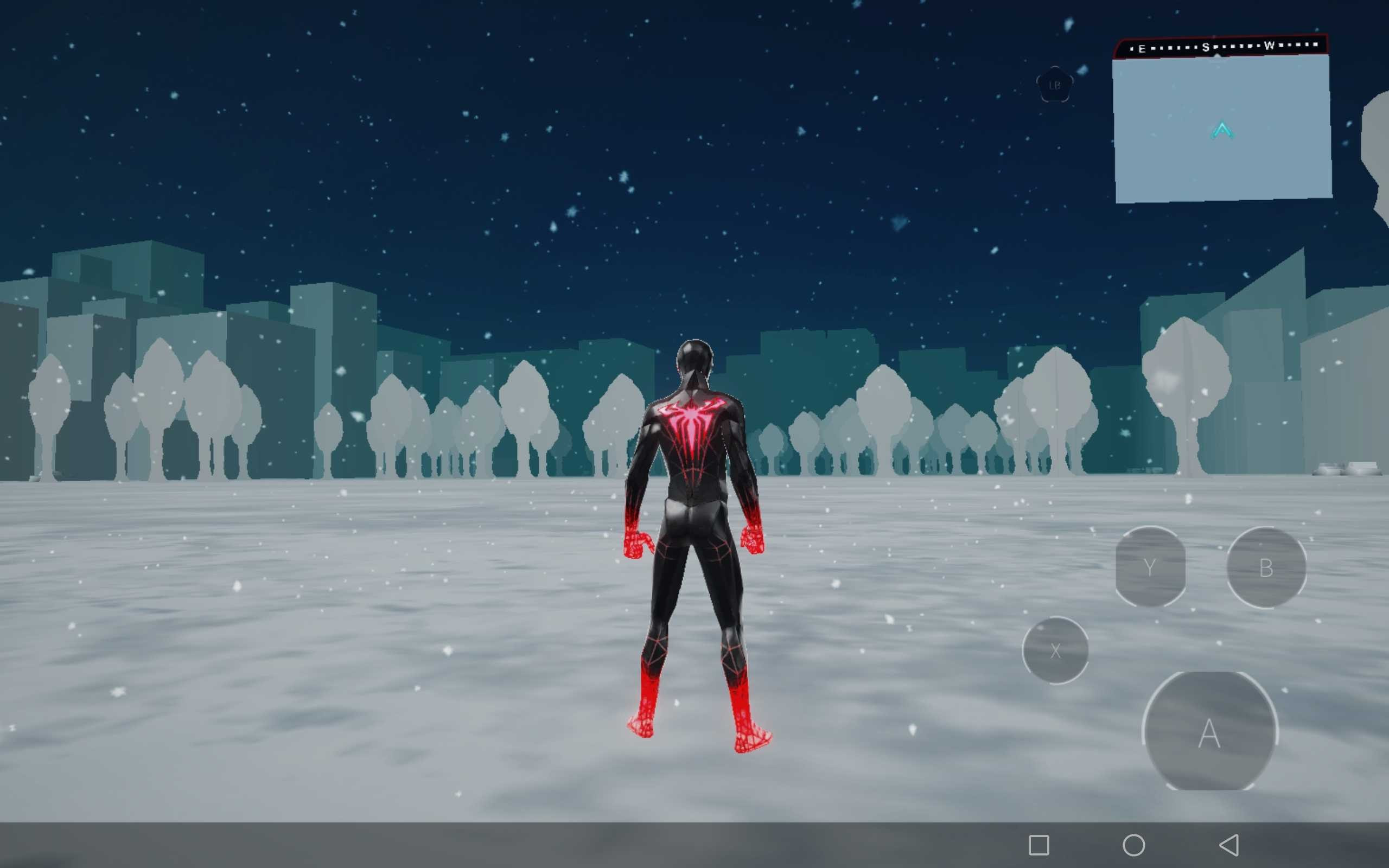Tap the faint LB shoulder button

[1054, 86]
